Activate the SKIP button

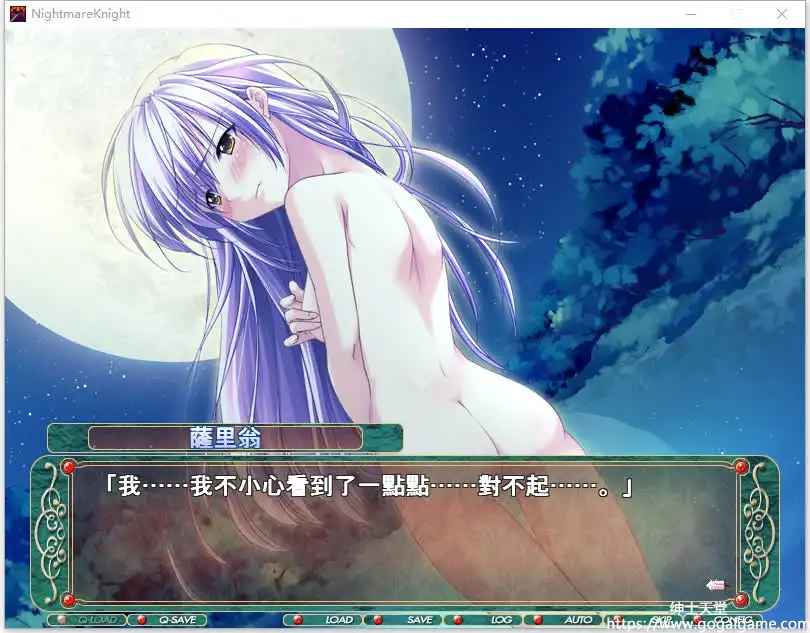[661, 621]
